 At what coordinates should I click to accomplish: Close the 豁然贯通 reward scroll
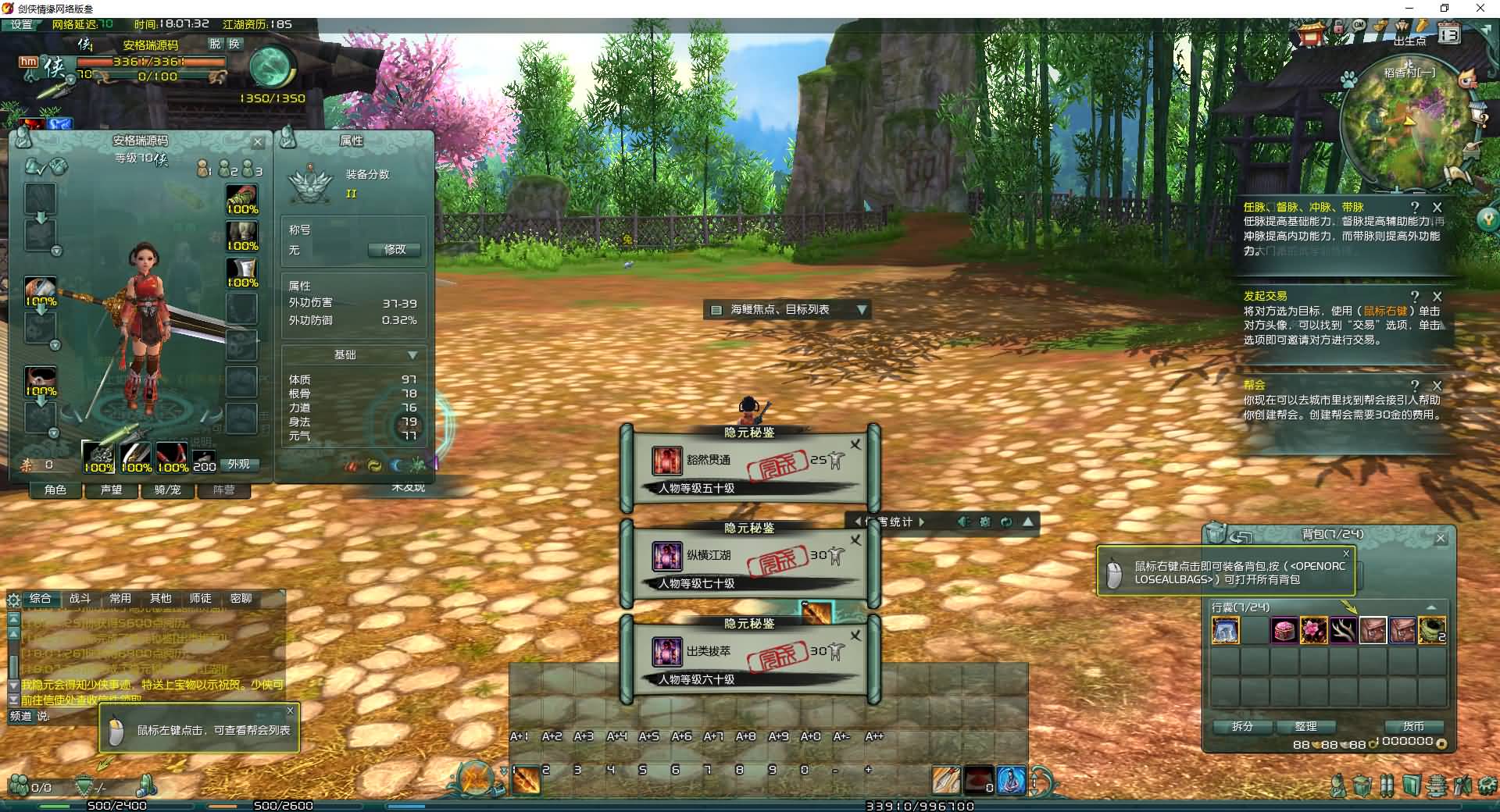[x=855, y=445]
